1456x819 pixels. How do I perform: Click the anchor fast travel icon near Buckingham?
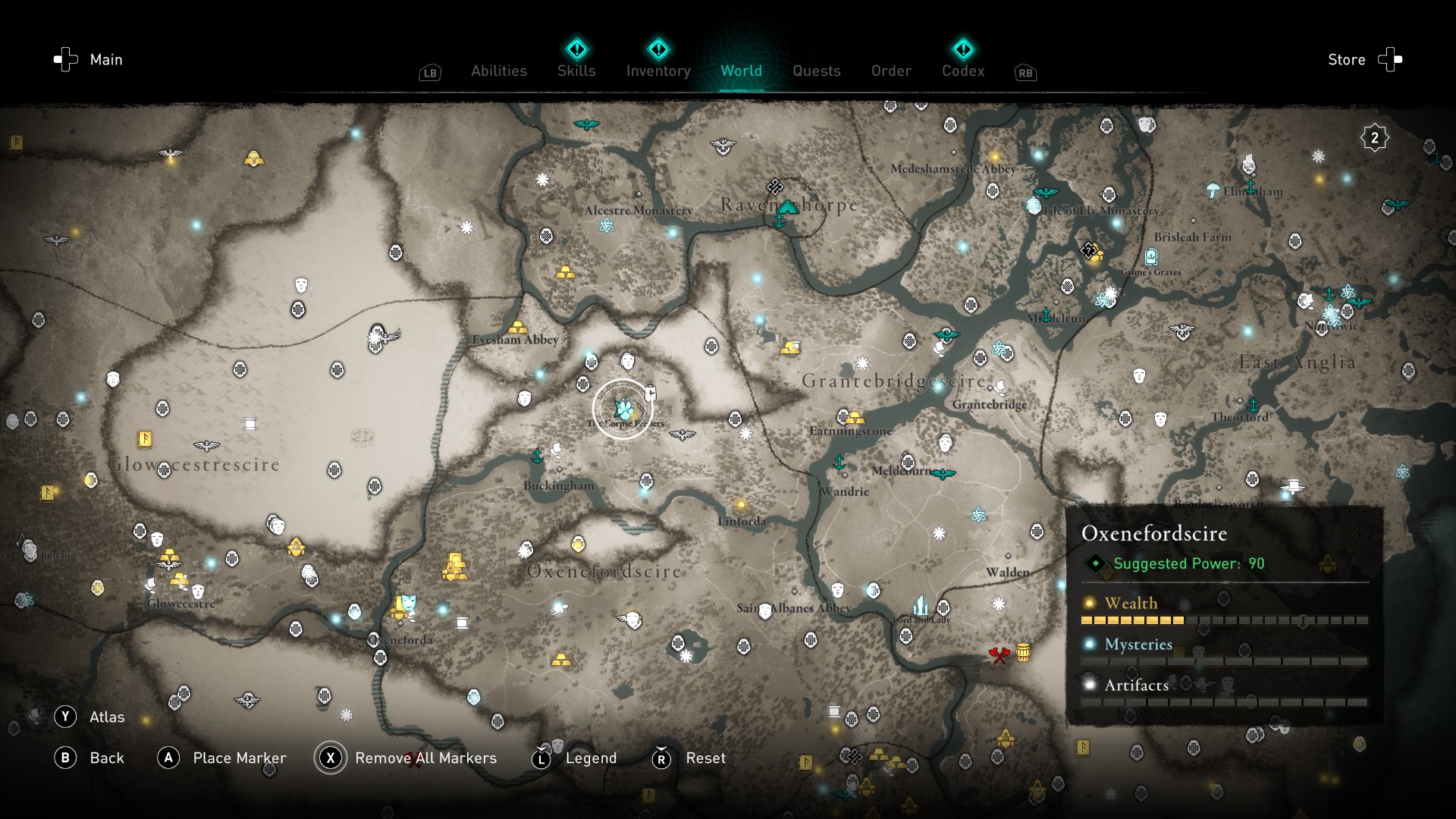[x=536, y=457]
